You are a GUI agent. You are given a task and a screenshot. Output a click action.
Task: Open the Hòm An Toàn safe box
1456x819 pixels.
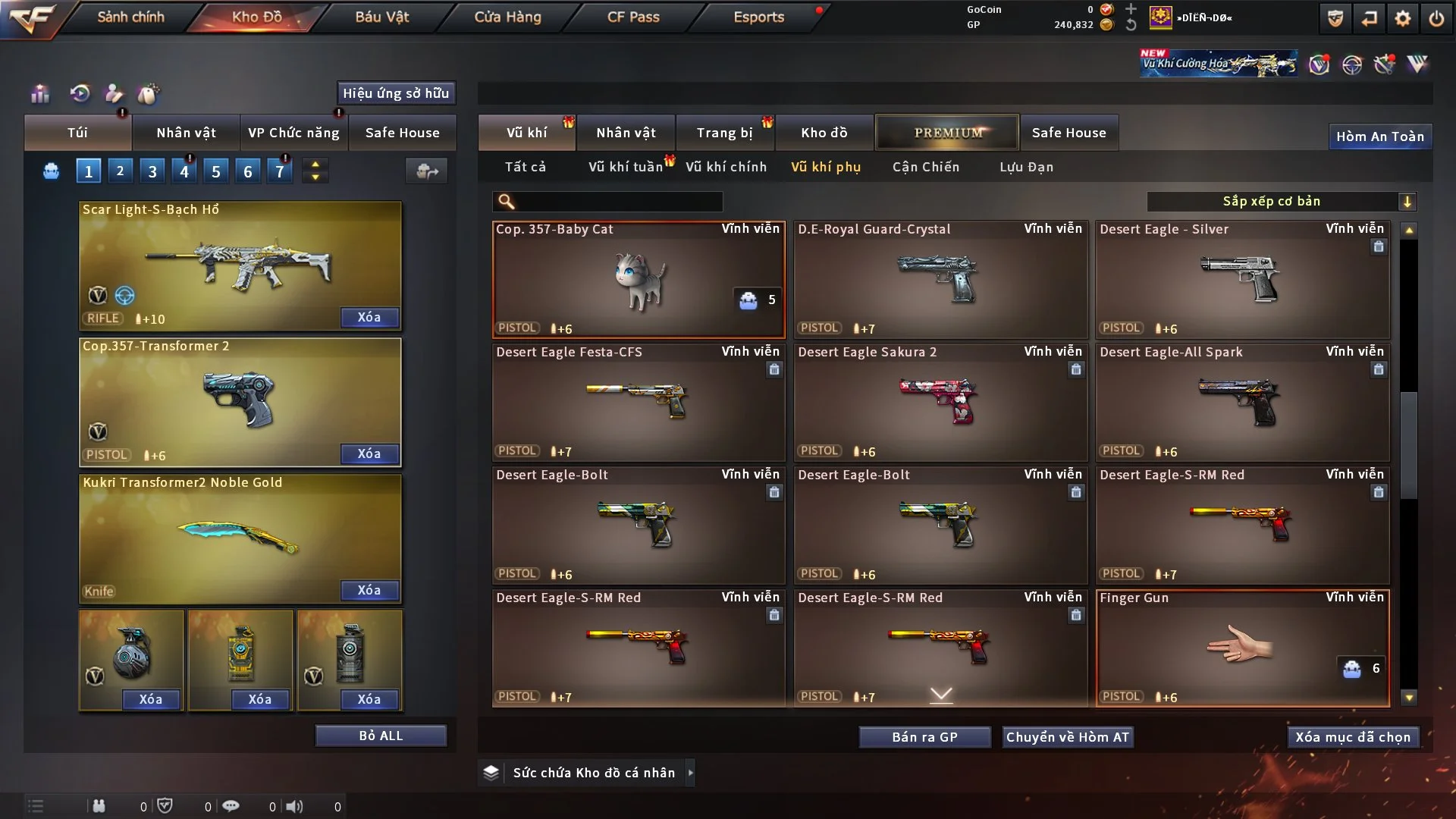pyautogui.click(x=1379, y=136)
